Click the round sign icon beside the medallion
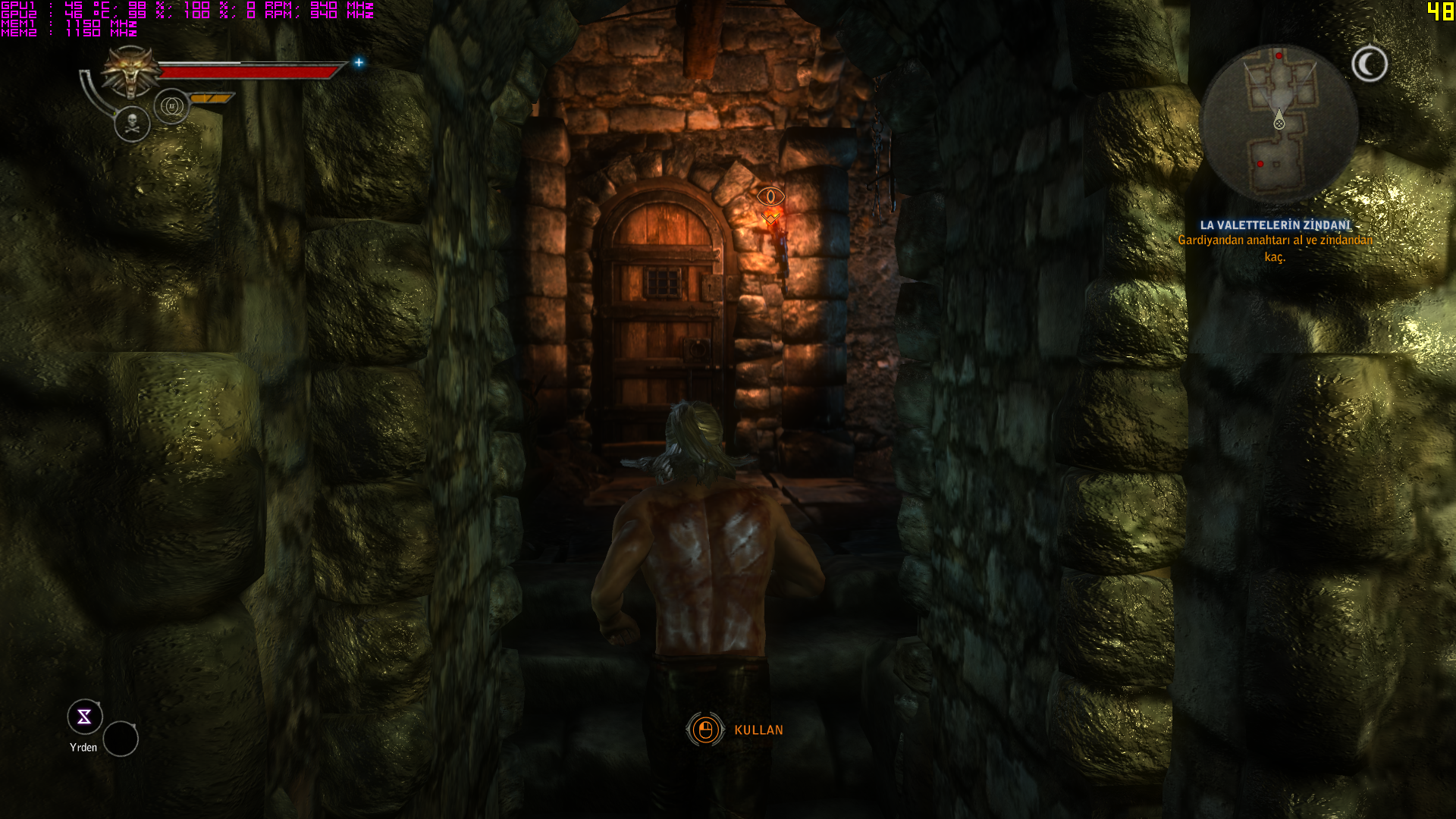Image resolution: width=1456 pixels, height=819 pixels. 171,106
